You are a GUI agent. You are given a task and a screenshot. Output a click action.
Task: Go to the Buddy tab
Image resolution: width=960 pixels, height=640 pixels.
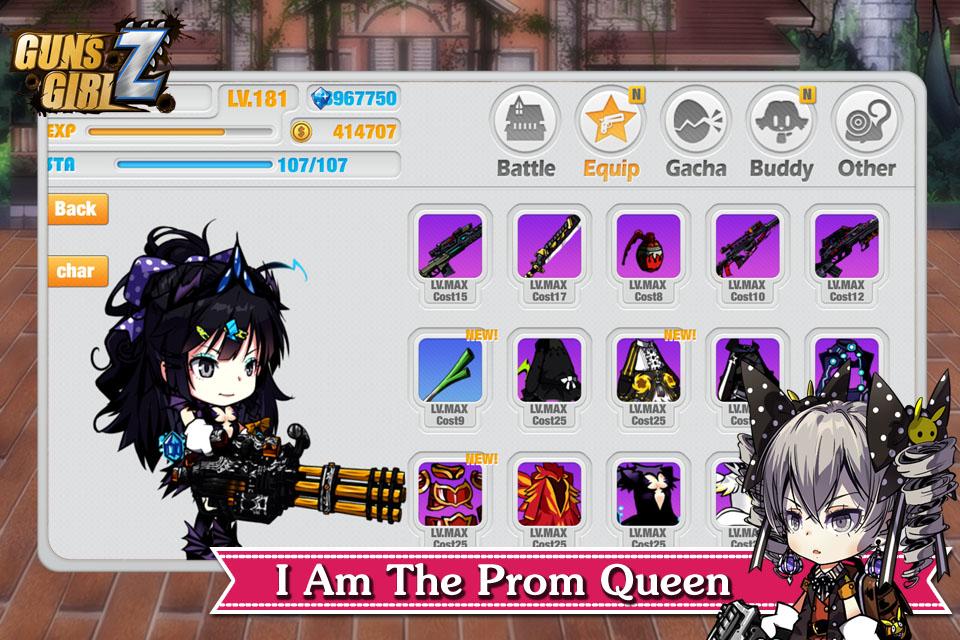pyautogui.click(x=781, y=132)
